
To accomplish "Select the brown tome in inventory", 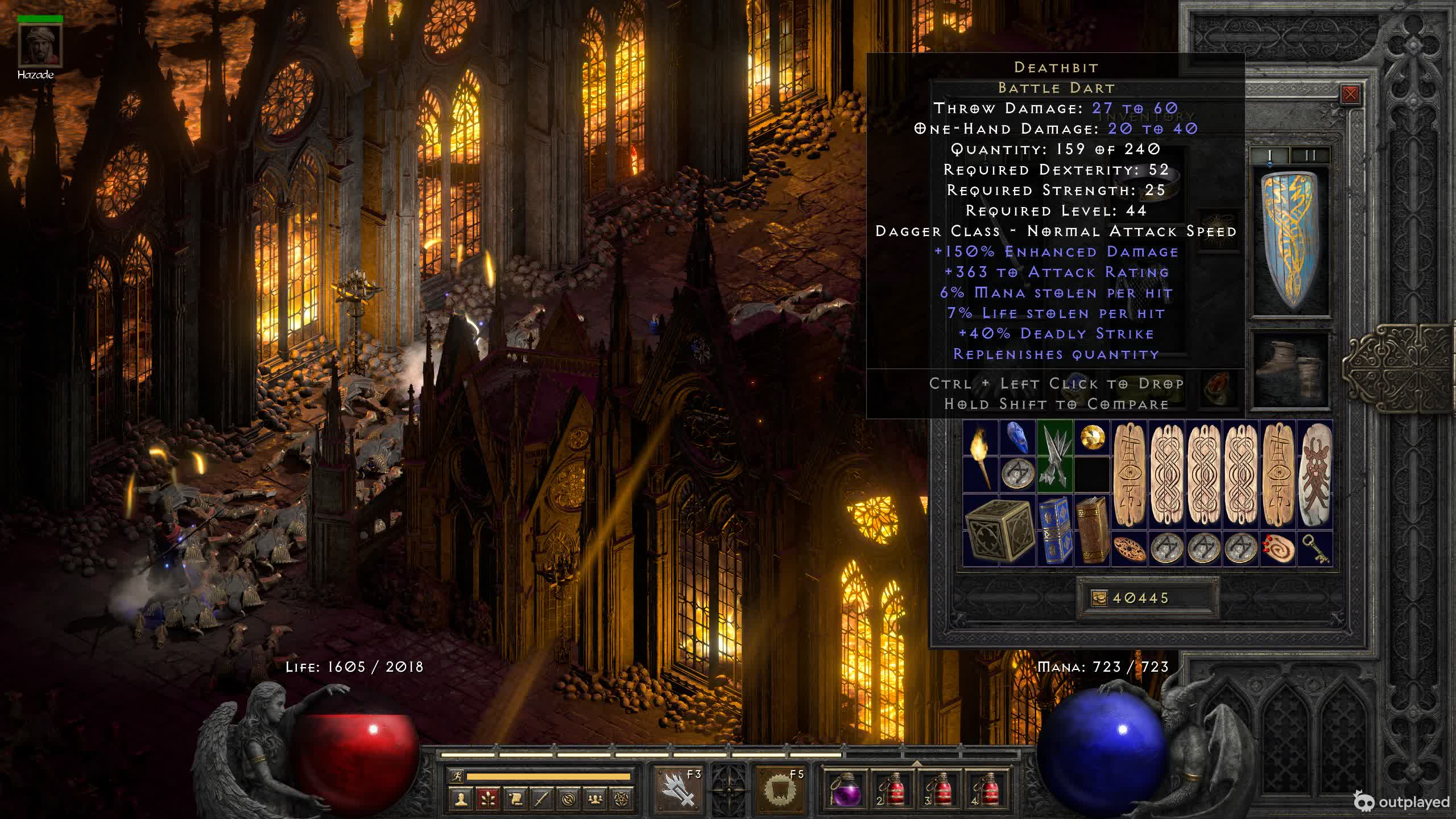I will coord(1092,530).
